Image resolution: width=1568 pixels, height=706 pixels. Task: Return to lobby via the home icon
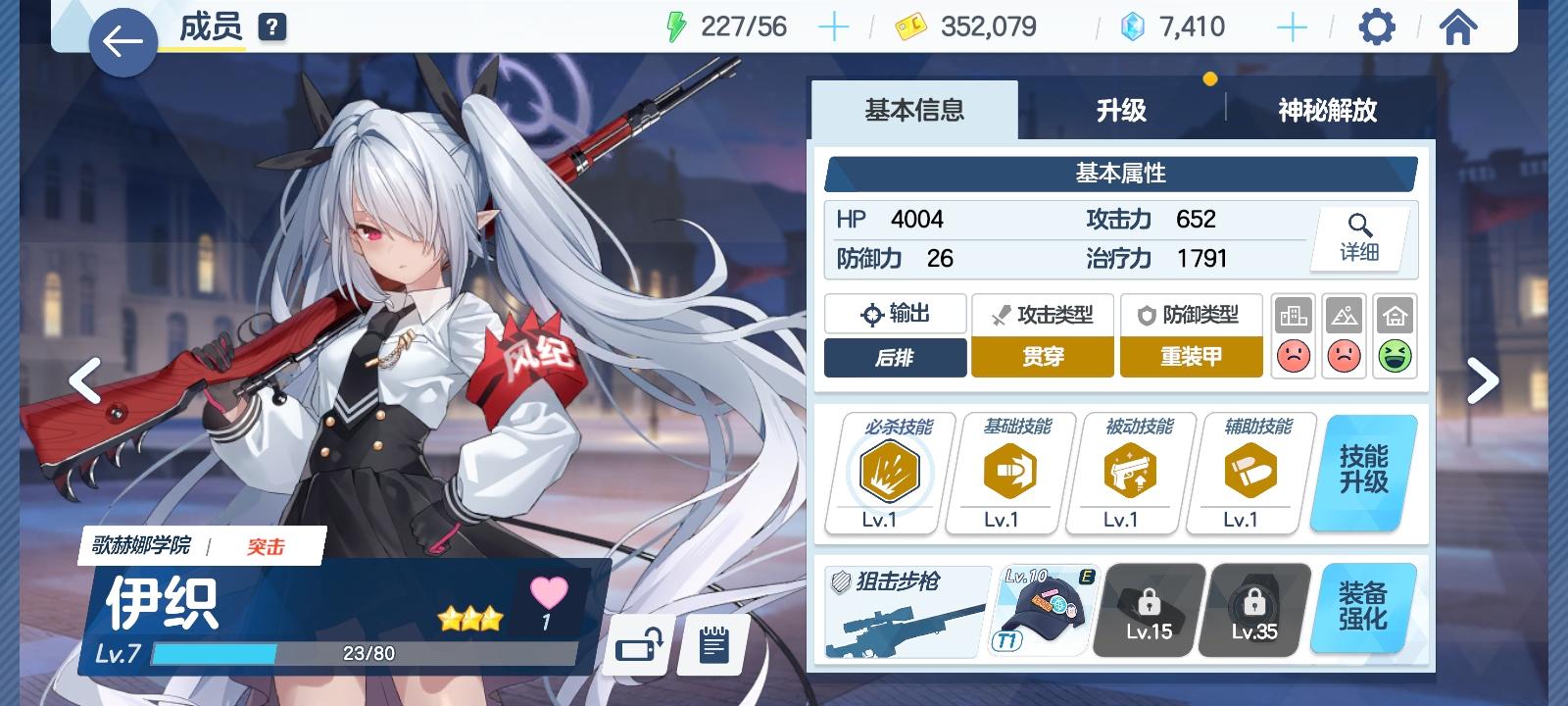(1459, 28)
